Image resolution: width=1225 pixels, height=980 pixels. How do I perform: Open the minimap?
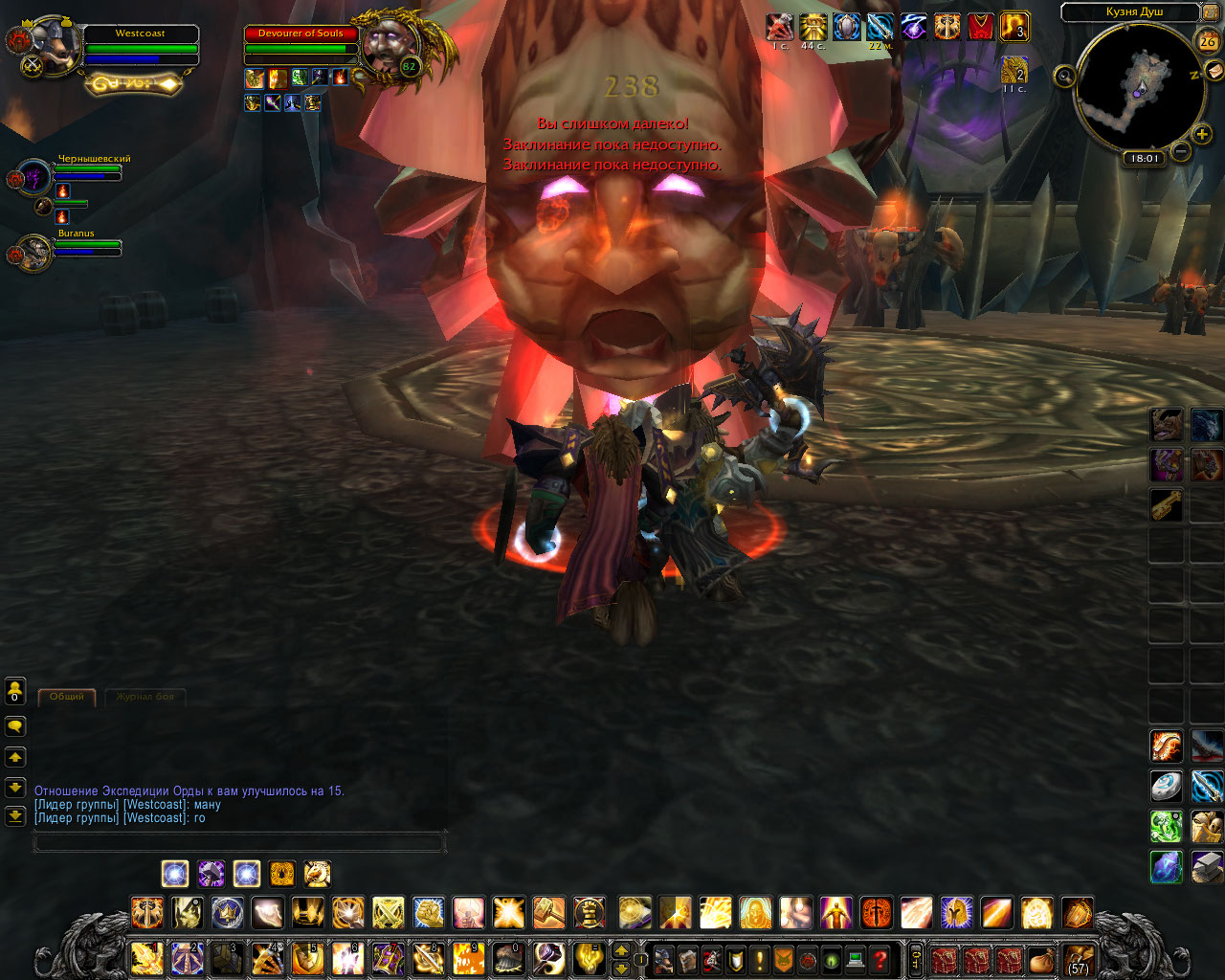coord(1138,87)
